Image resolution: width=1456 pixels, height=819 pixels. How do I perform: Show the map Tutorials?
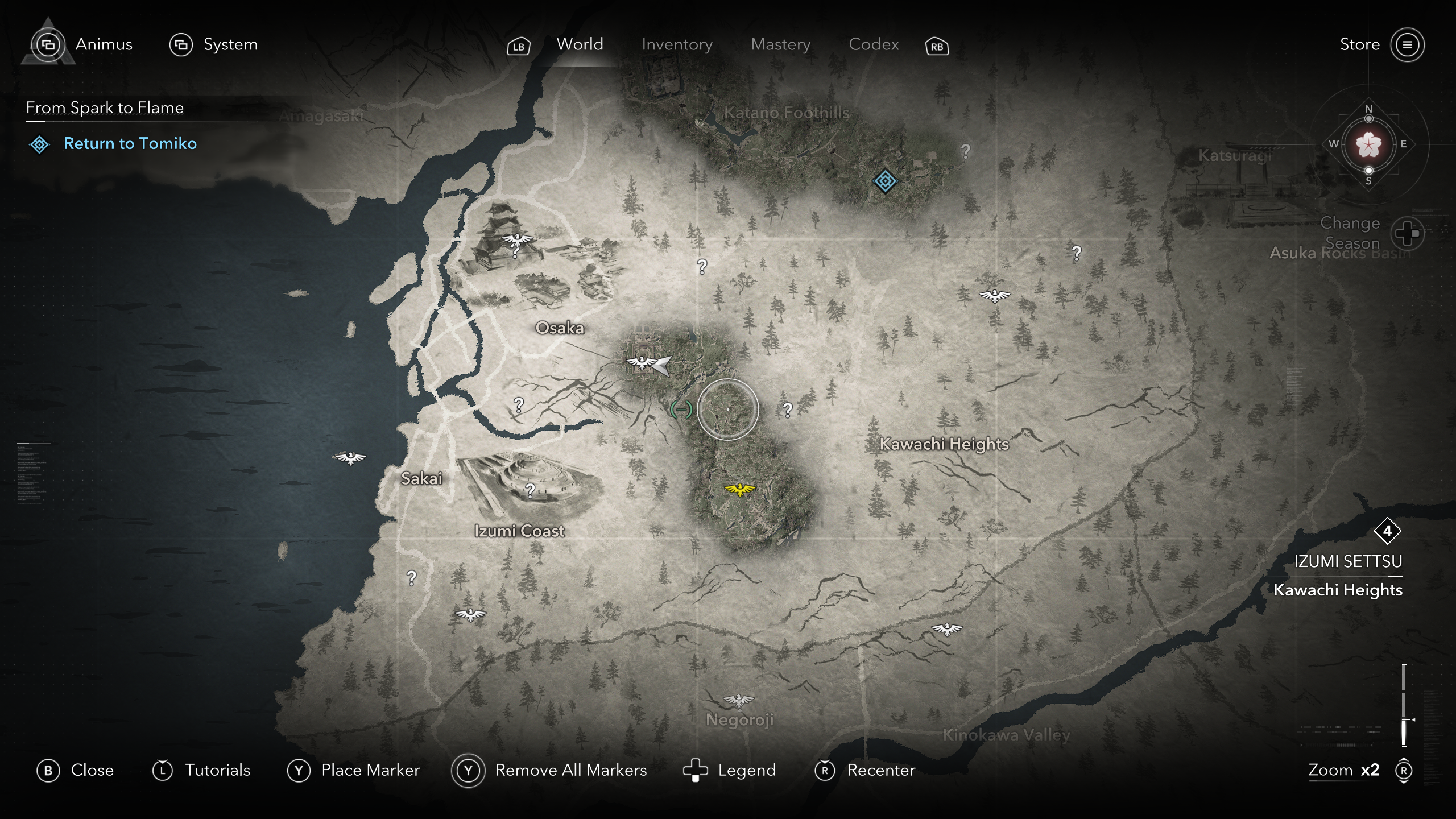[201, 770]
